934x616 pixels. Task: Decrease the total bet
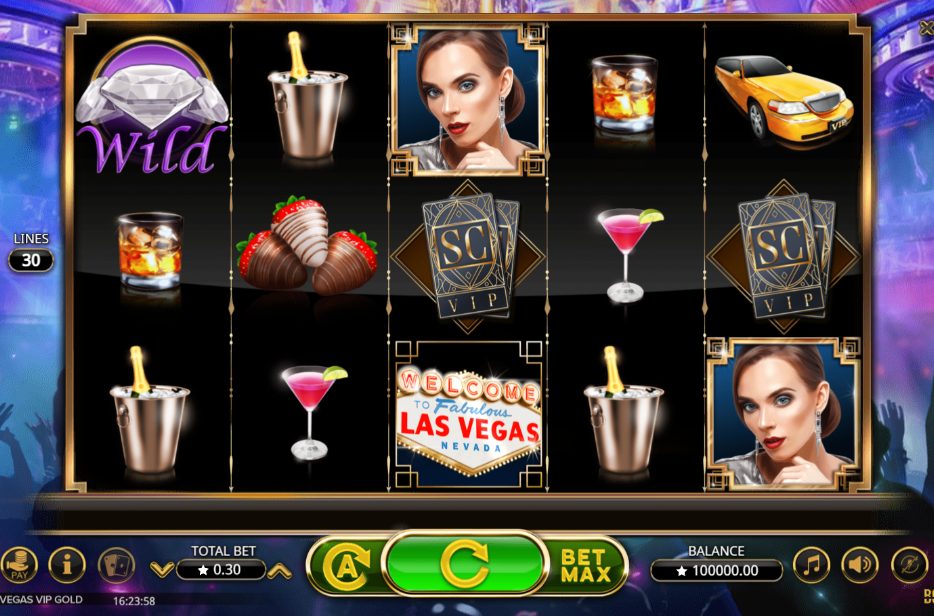(160, 570)
